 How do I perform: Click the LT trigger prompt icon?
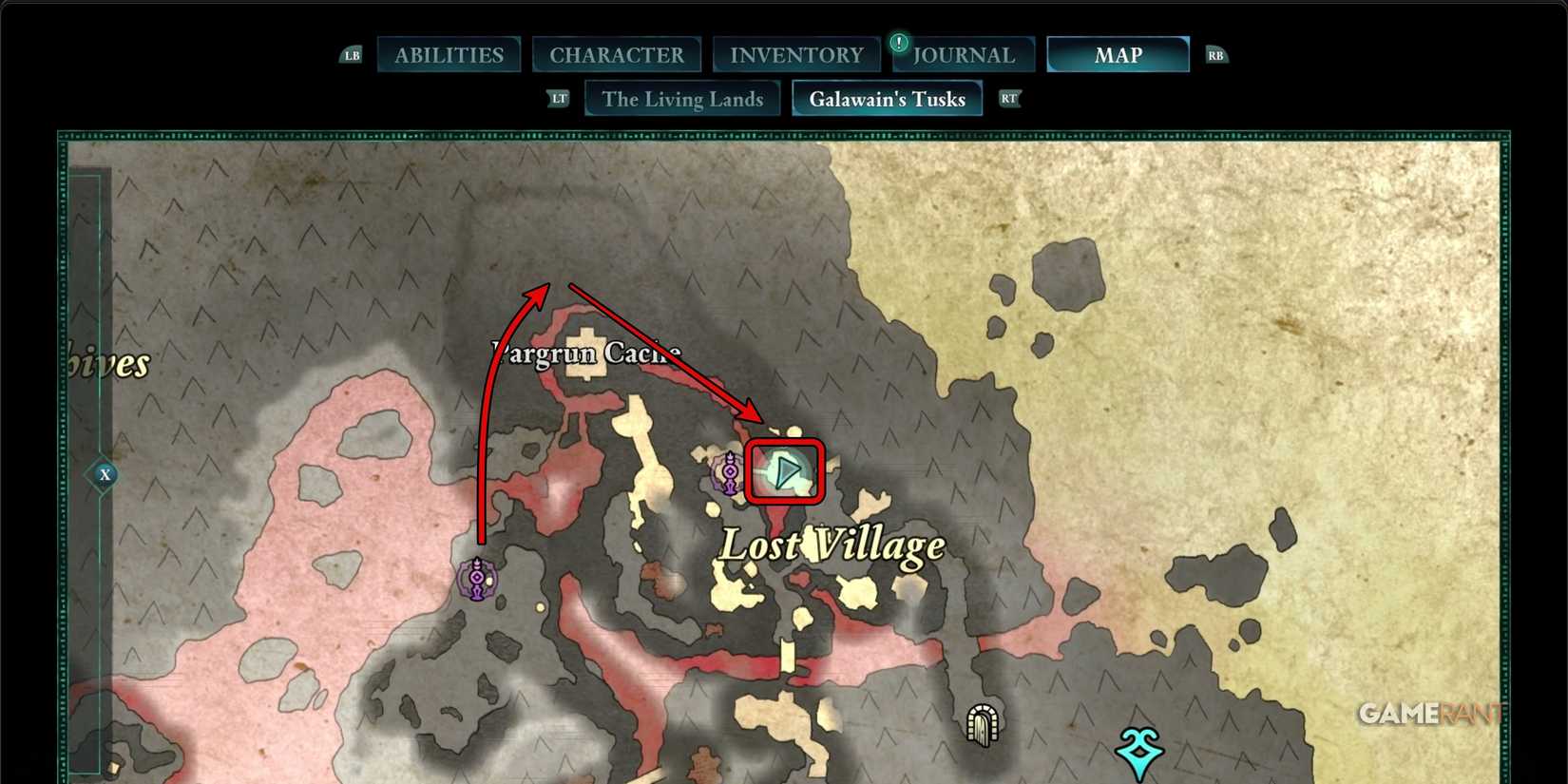(x=559, y=98)
